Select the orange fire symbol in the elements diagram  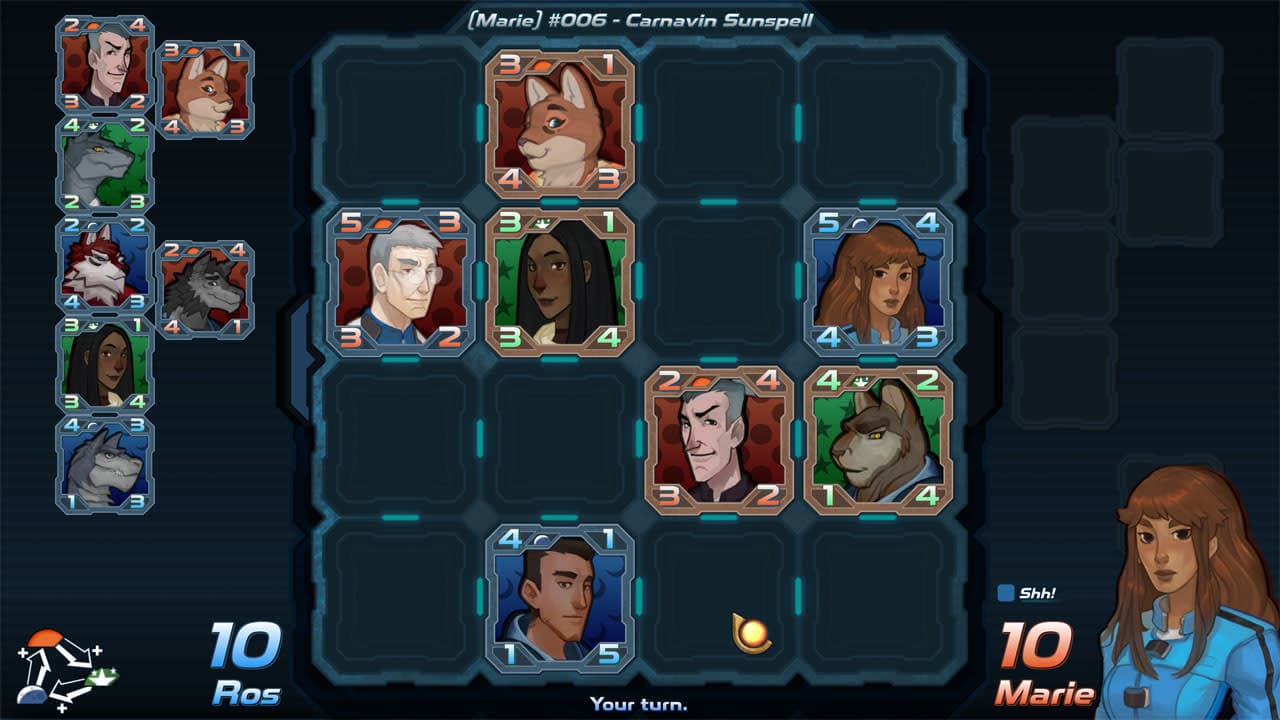(x=45, y=638)
